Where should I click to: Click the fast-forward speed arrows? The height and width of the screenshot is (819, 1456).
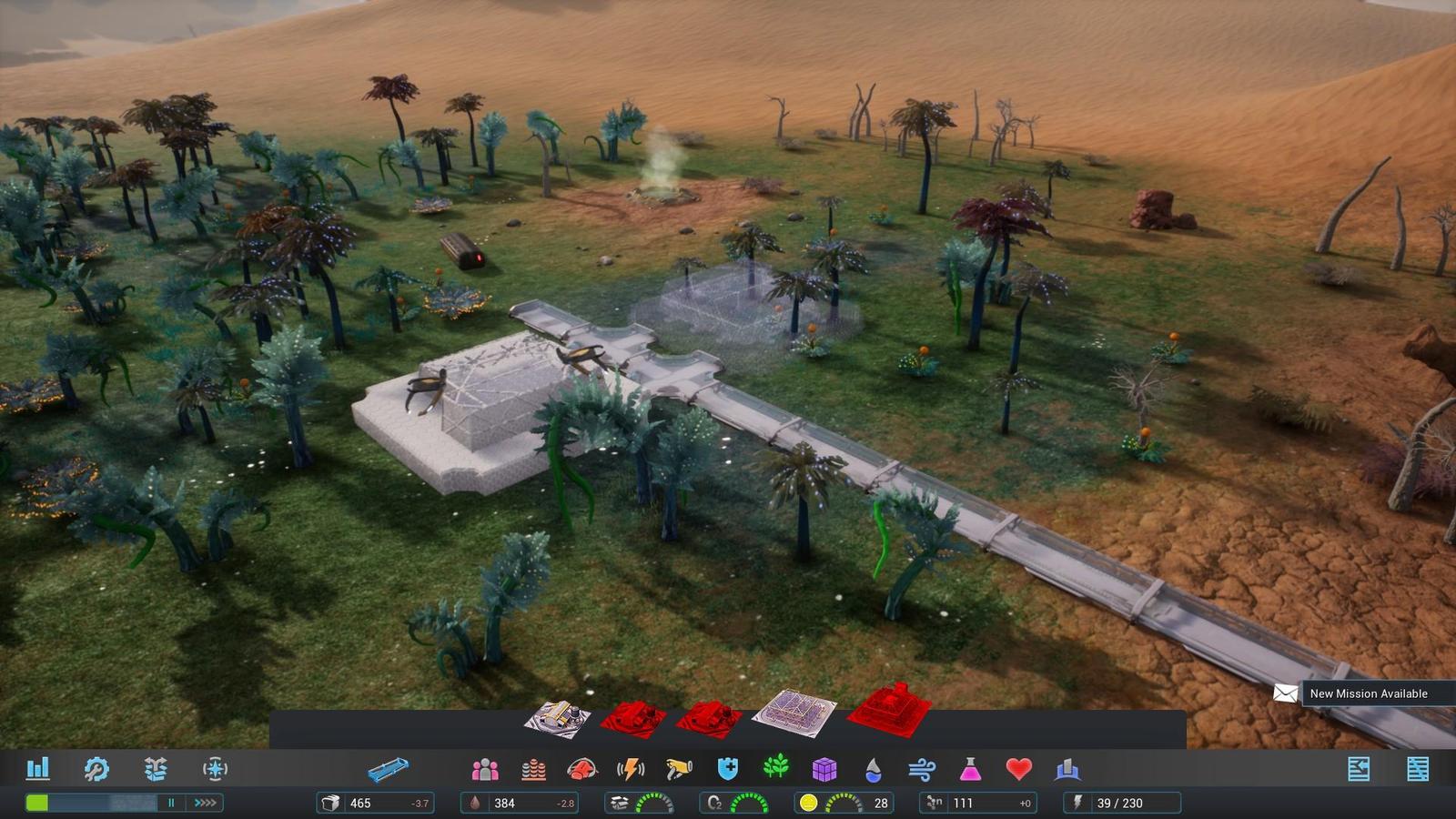click(x=206, y=803)
